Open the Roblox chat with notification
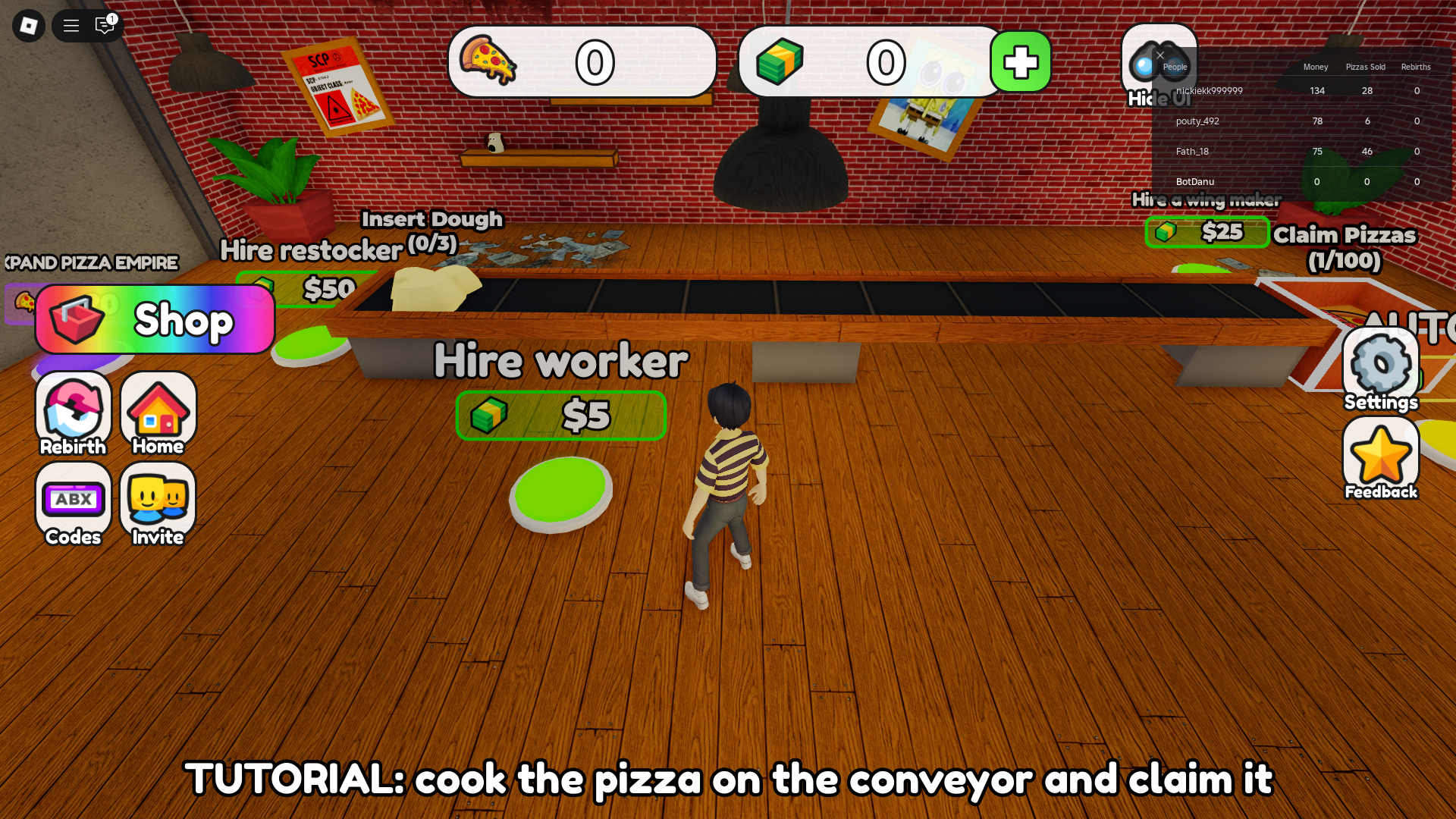 105,26
